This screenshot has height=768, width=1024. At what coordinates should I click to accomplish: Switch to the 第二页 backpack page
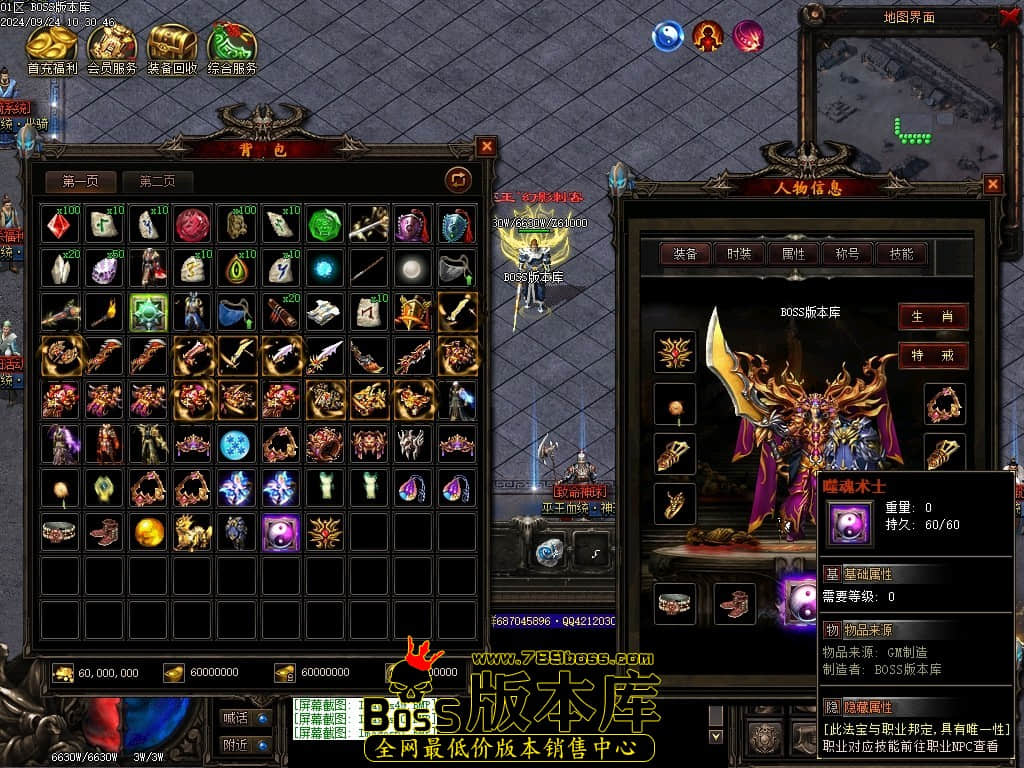158,181
